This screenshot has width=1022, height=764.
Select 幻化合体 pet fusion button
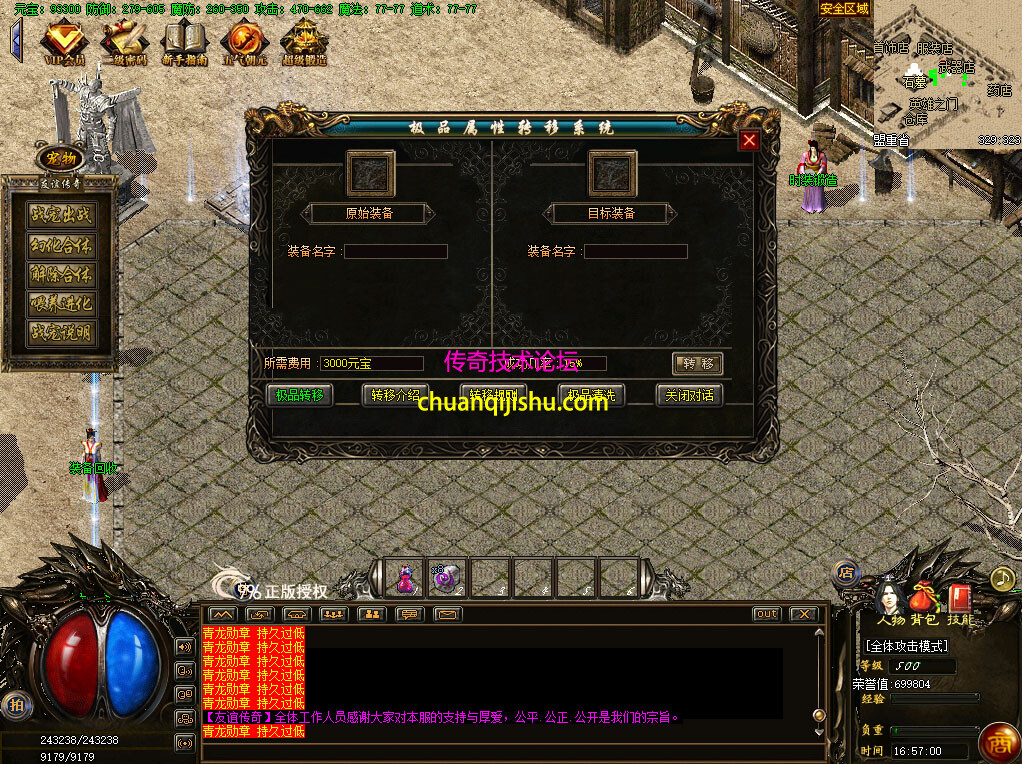(x=62, y=245)
